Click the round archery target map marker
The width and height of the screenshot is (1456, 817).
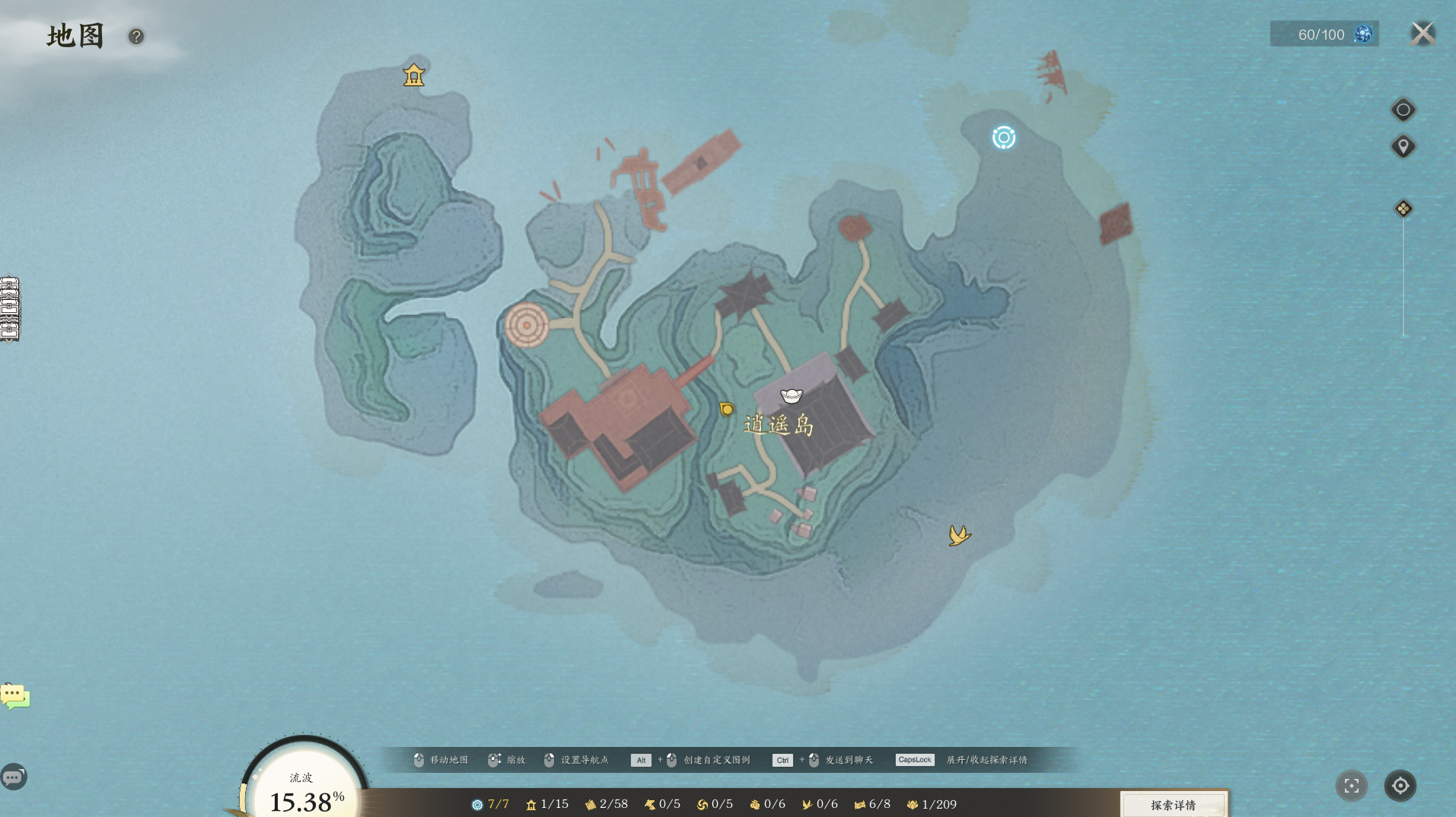pos(527,325)
